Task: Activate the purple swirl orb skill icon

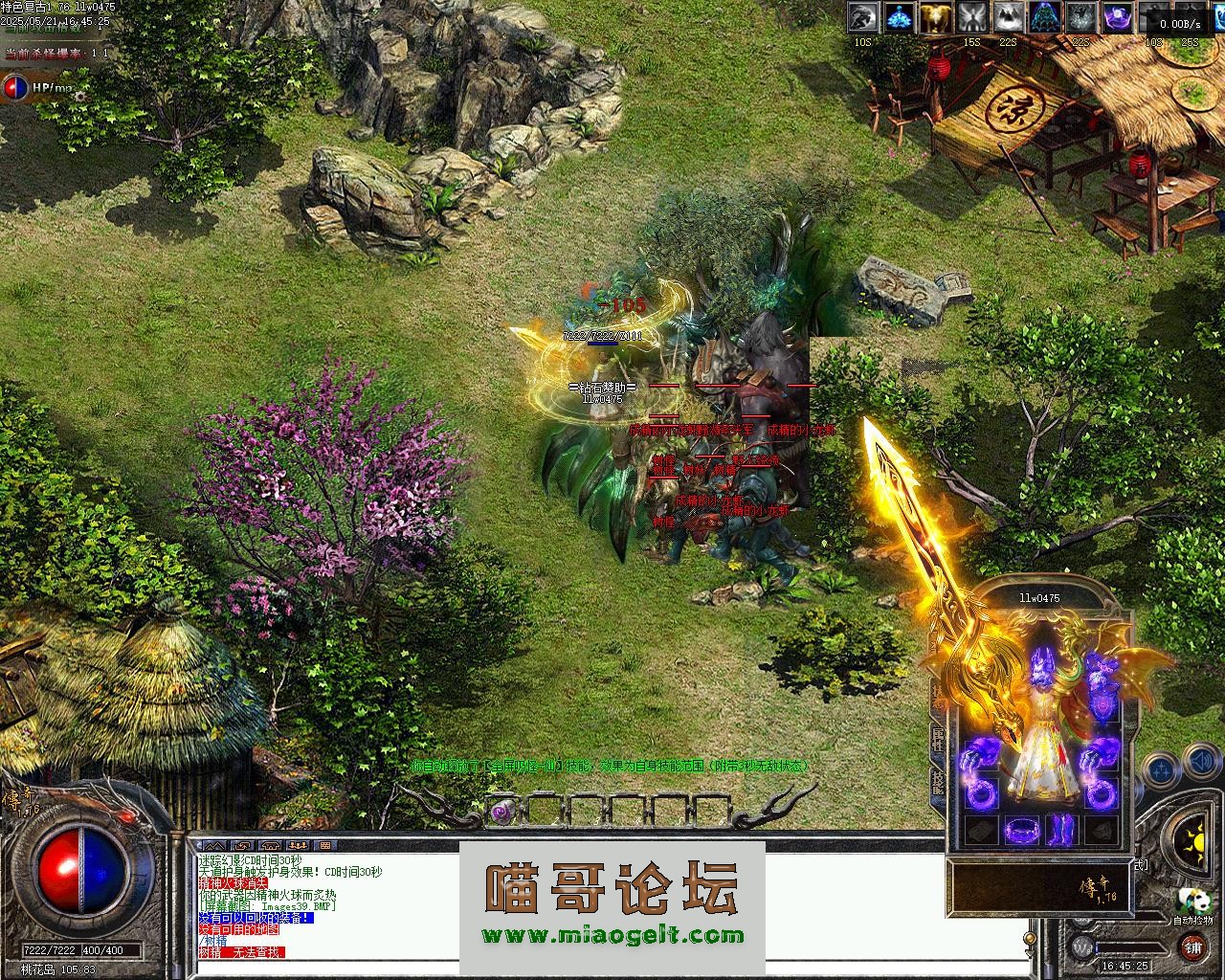Action: click(1116, 17)
